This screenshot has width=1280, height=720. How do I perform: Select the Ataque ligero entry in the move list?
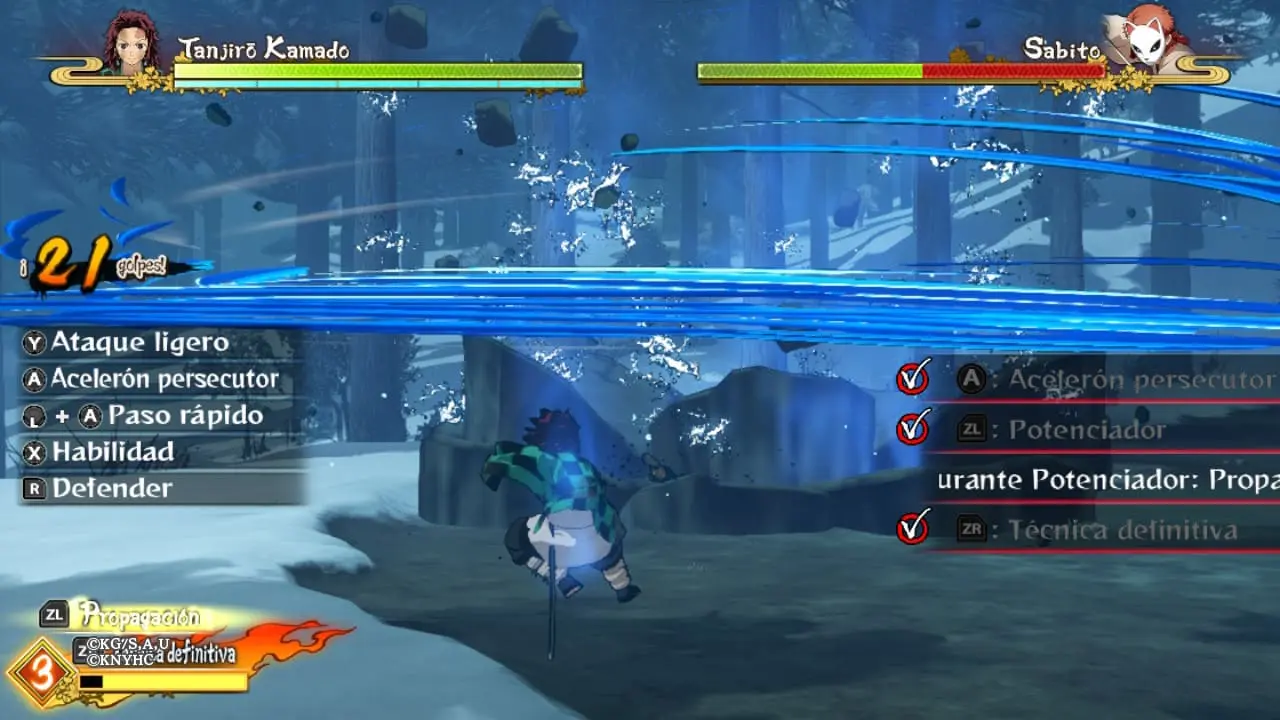tap(140, 342)
